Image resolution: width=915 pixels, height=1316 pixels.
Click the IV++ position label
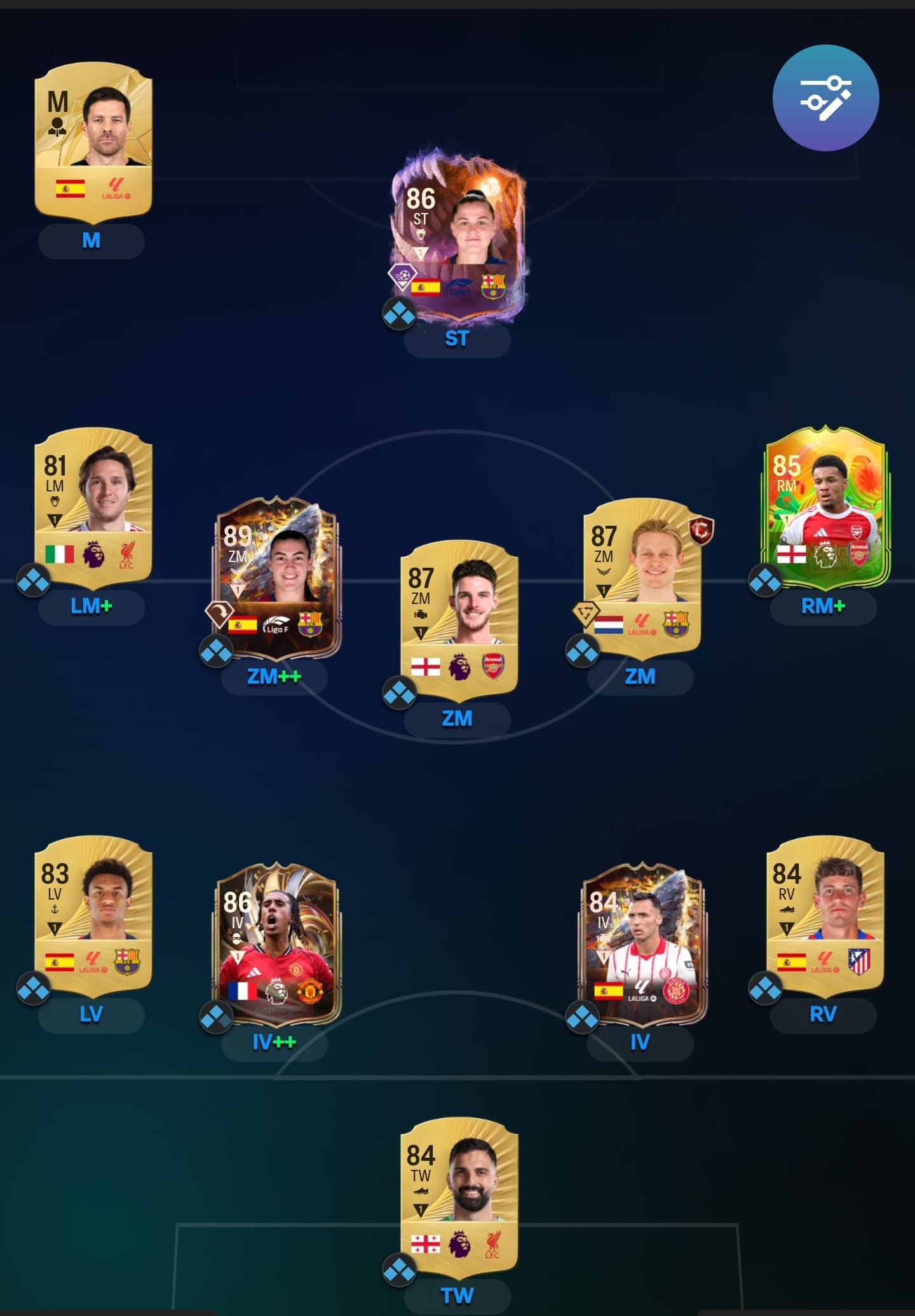(274, 1042)
